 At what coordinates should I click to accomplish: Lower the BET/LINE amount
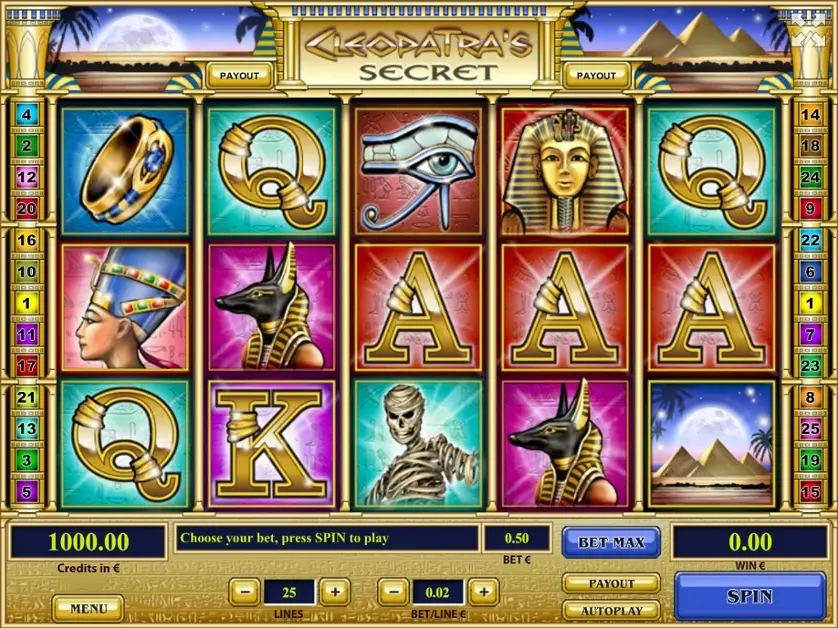(393, 591)
